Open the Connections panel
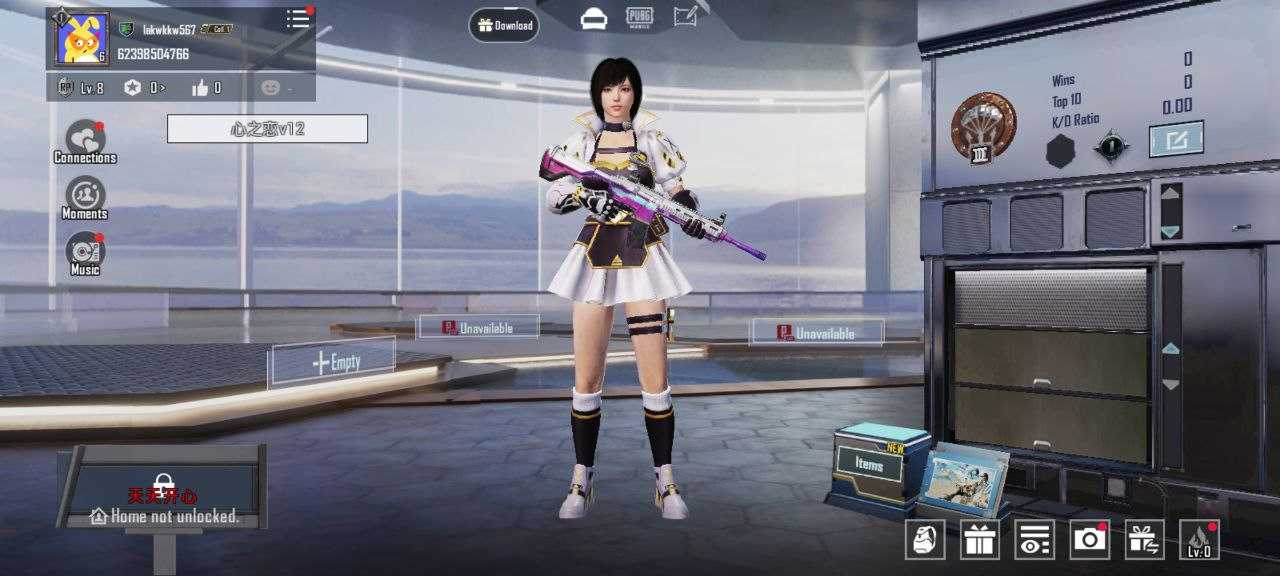The width and height of the screenshot is (1280, 576). pyautogui.click(x=85, y=141)
